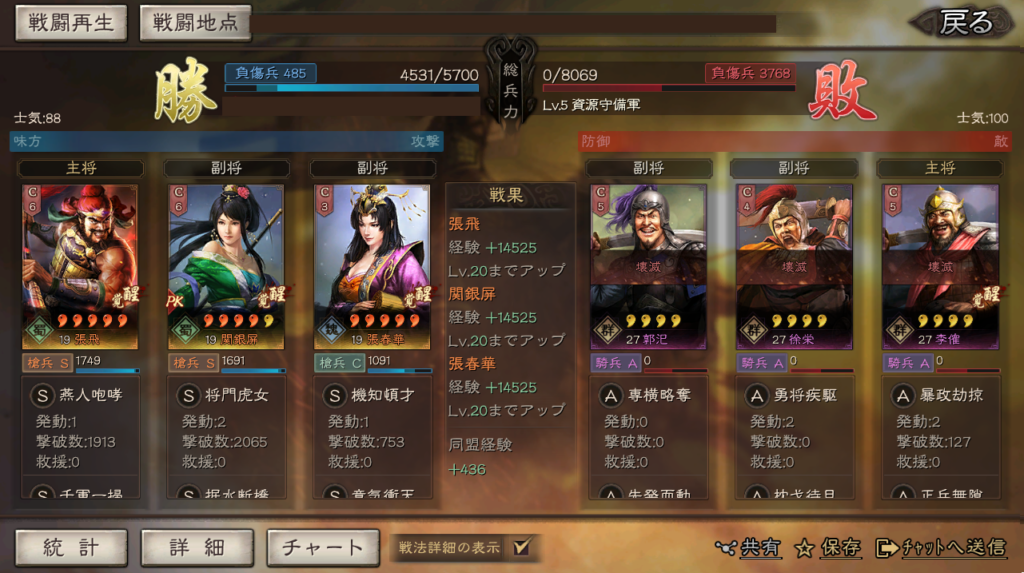Open the チャート chart view
The height and width of the screenshot is (573, 1024).
click(x=323, y=547)
